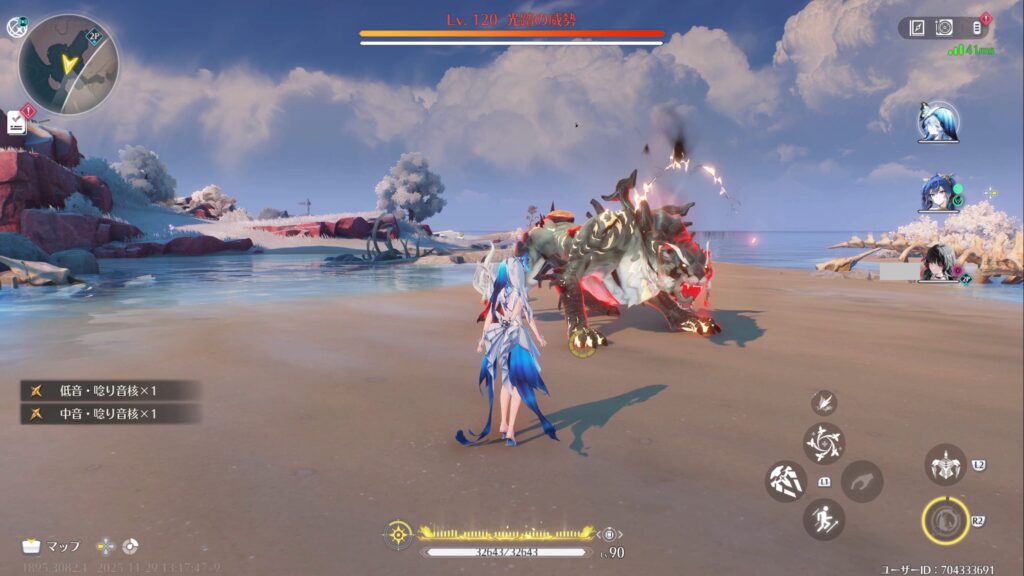Switch to the white-hat blue-haired top party member
Viewport: 1024px width, 576px height.
(938, 122)
